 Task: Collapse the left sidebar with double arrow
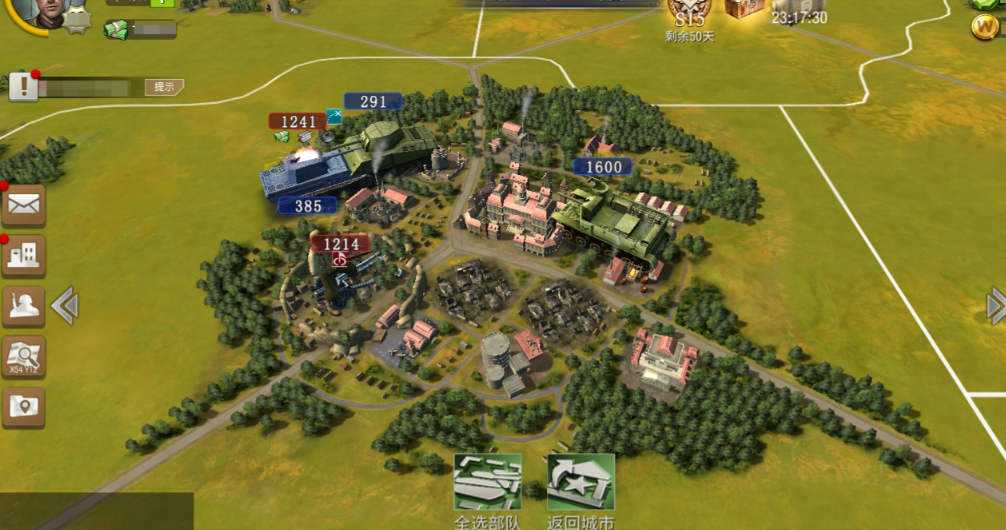(65, 305)
